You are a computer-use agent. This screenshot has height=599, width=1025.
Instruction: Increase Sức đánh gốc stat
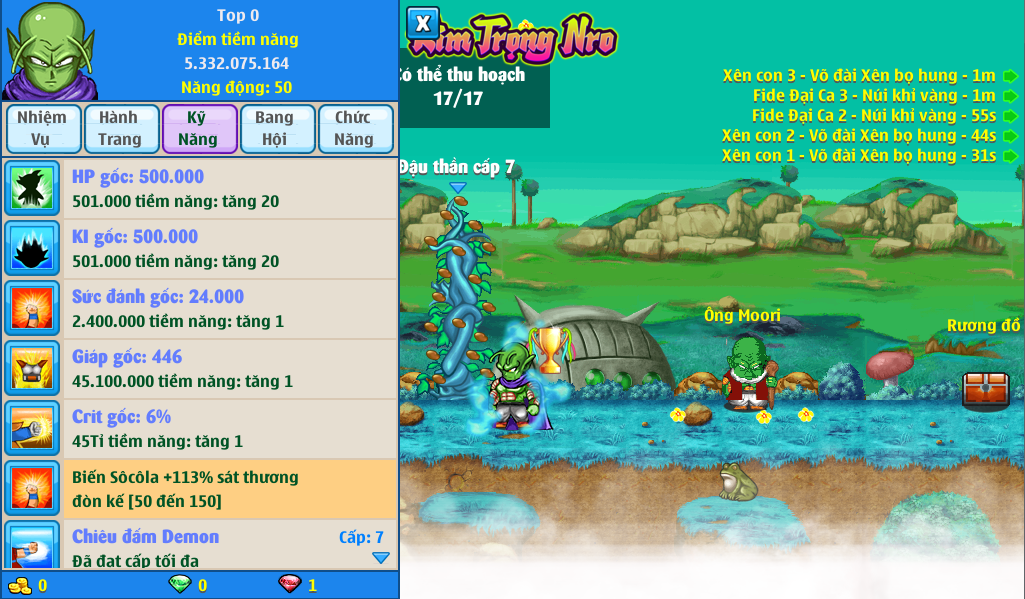click(200, 309)
